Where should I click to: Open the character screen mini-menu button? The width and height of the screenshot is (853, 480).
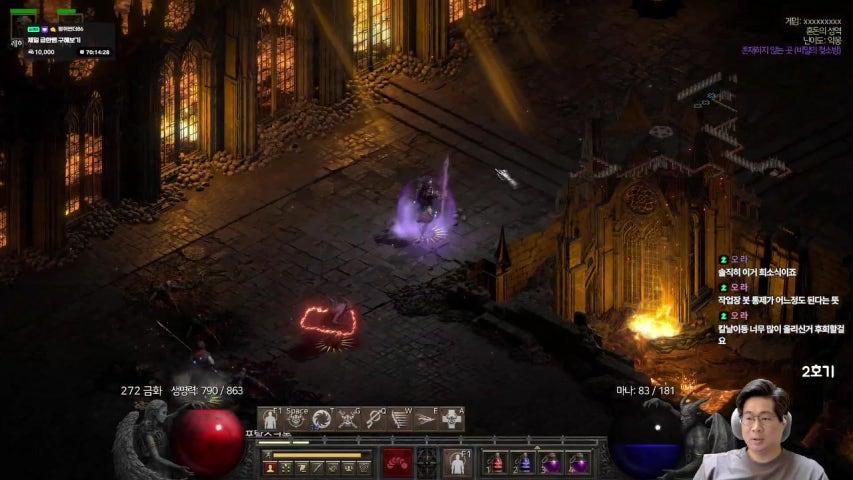coord(270,467)
